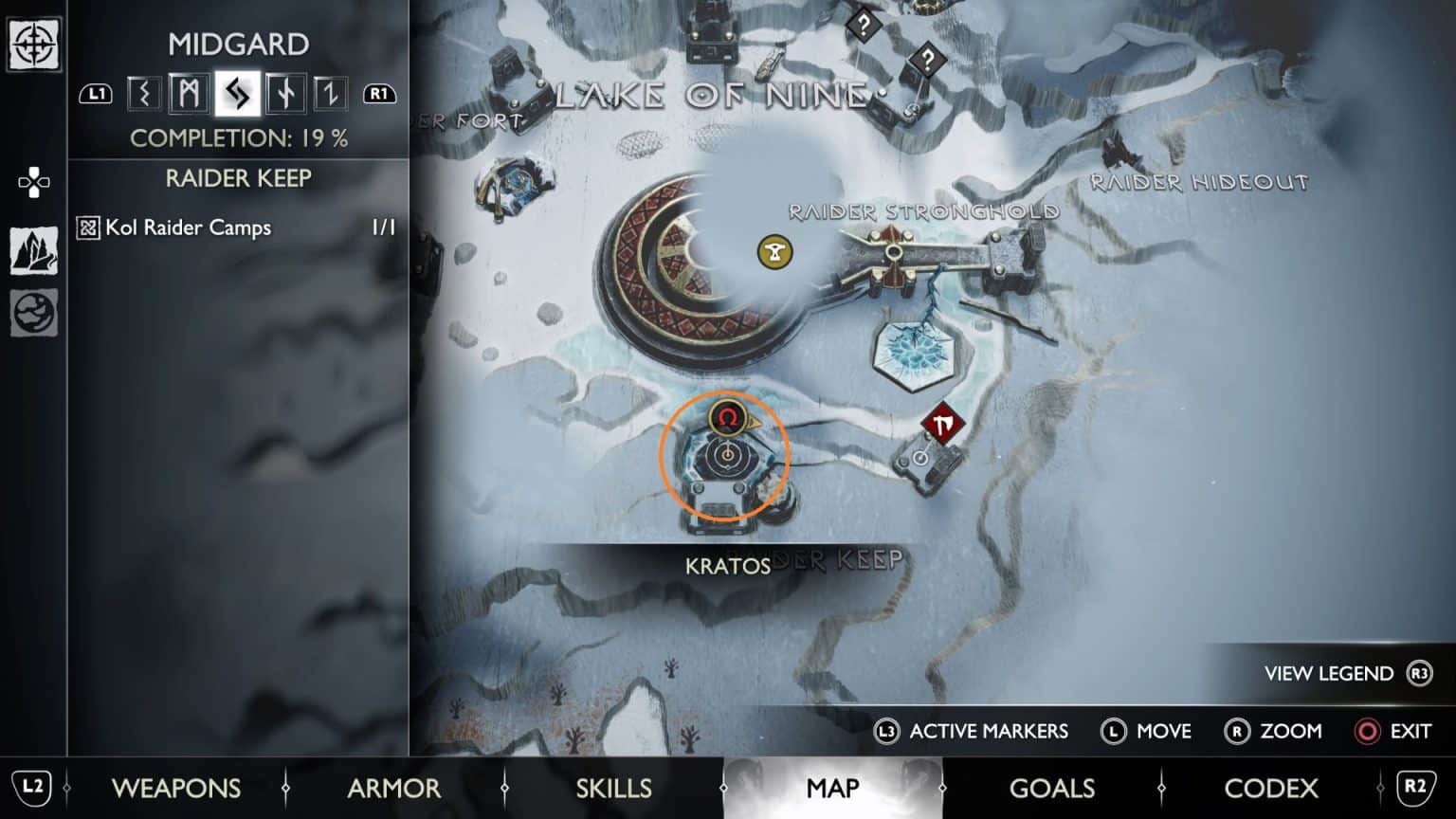
Task: Select the Map tab
Action: 832,788
